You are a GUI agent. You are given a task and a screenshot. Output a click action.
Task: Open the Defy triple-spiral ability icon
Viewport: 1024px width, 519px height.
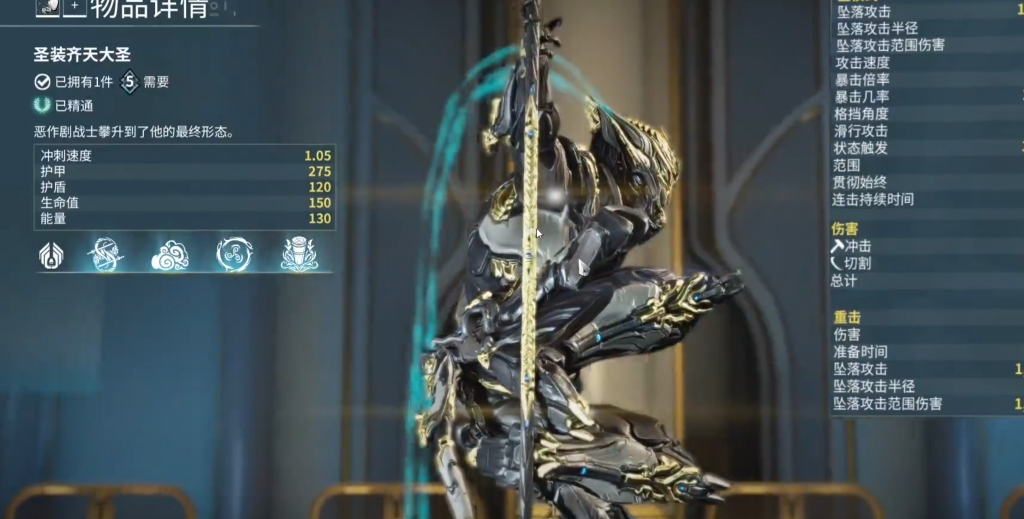click(234, 255)
